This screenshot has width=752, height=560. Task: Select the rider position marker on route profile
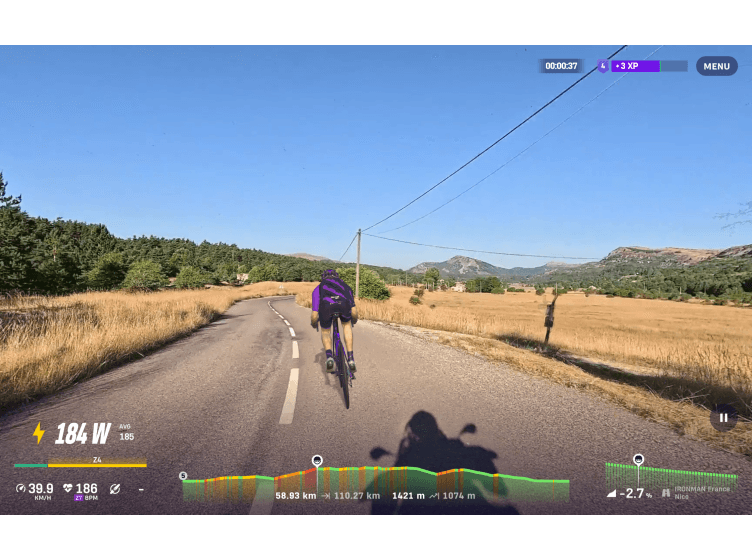[x=317, y=461]
